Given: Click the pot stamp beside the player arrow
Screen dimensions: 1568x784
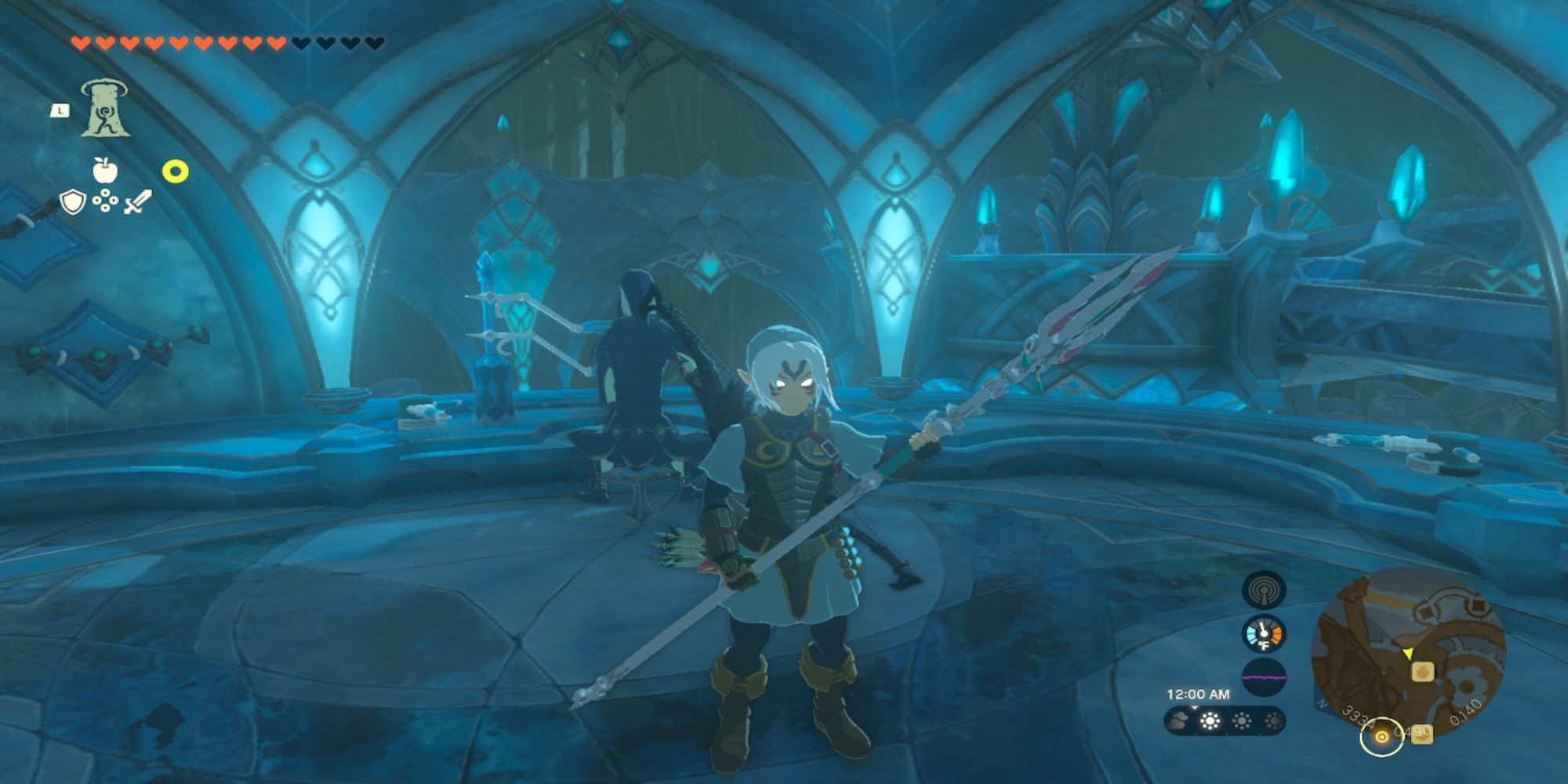Looking at the screenshot, I should tap(1422, 671).
